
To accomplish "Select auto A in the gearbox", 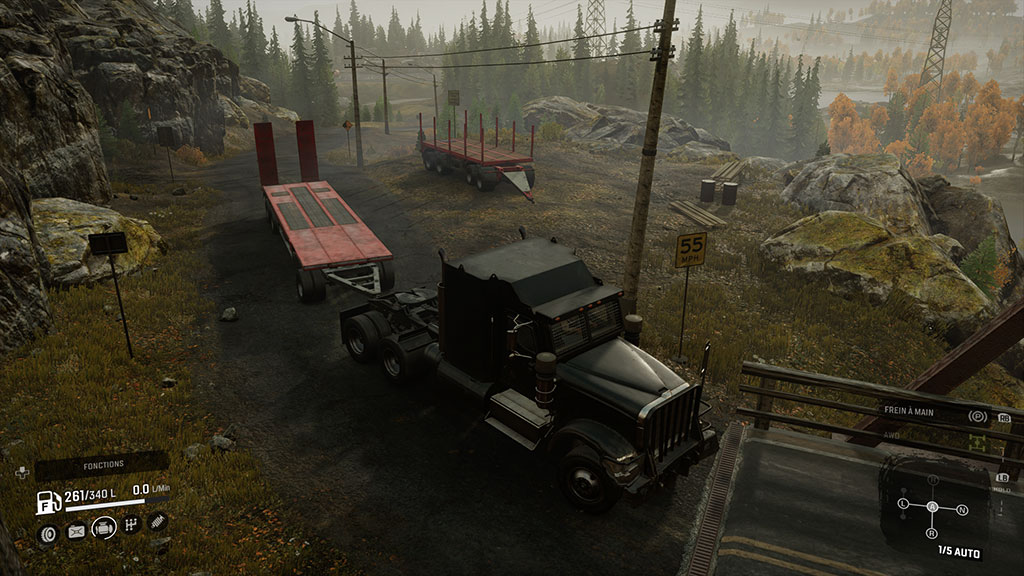I will [932, 507].
